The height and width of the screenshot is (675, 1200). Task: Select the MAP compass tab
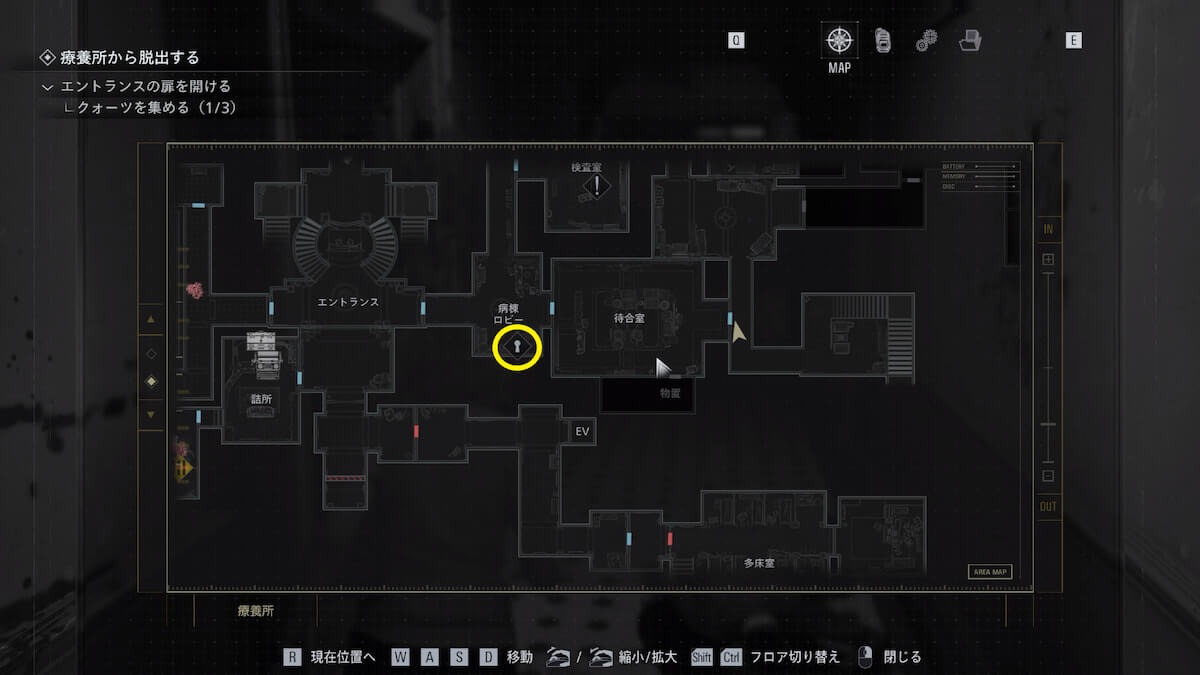click(x=839, y=41)
